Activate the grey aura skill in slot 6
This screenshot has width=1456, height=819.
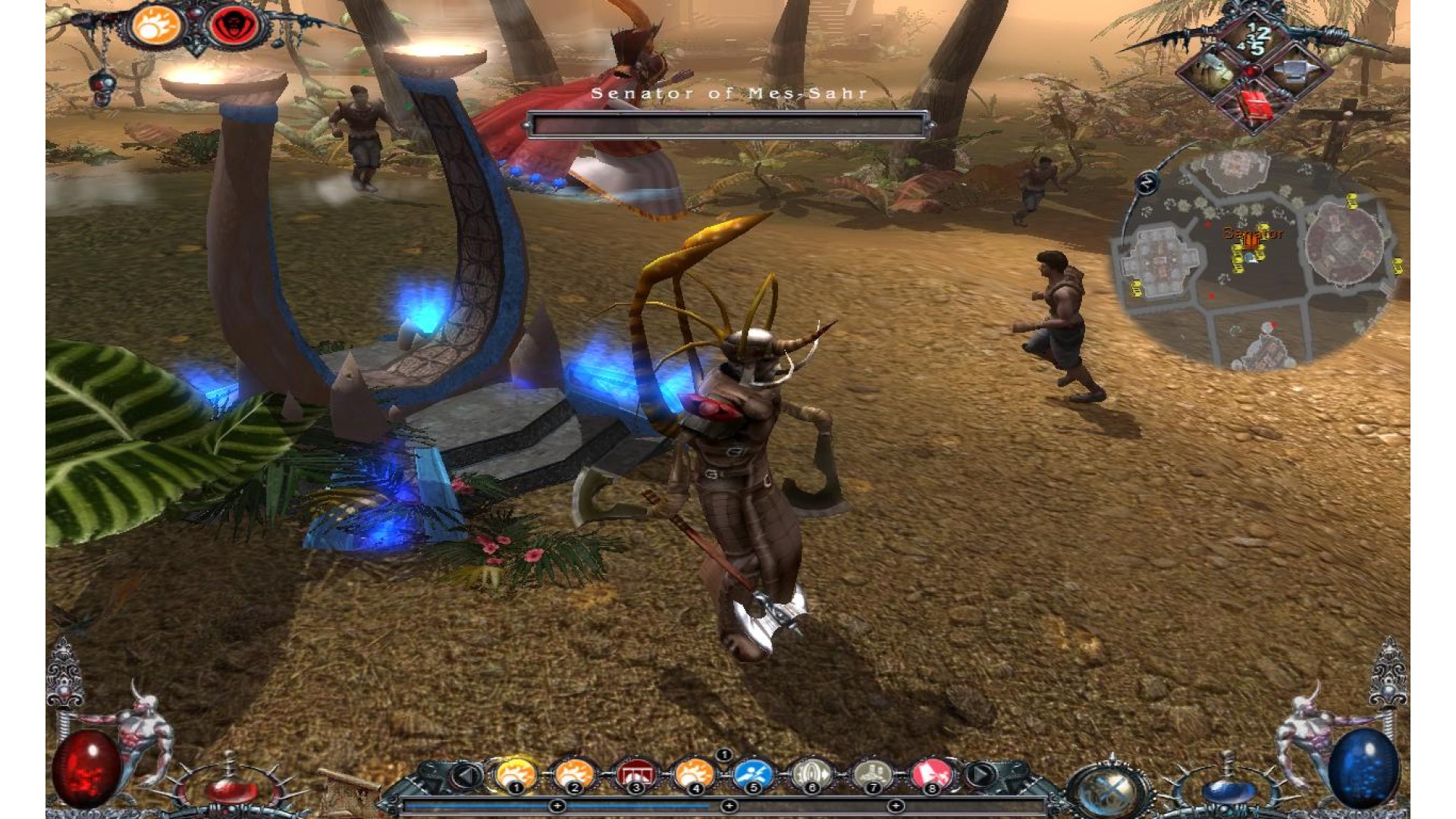(812, 776)
